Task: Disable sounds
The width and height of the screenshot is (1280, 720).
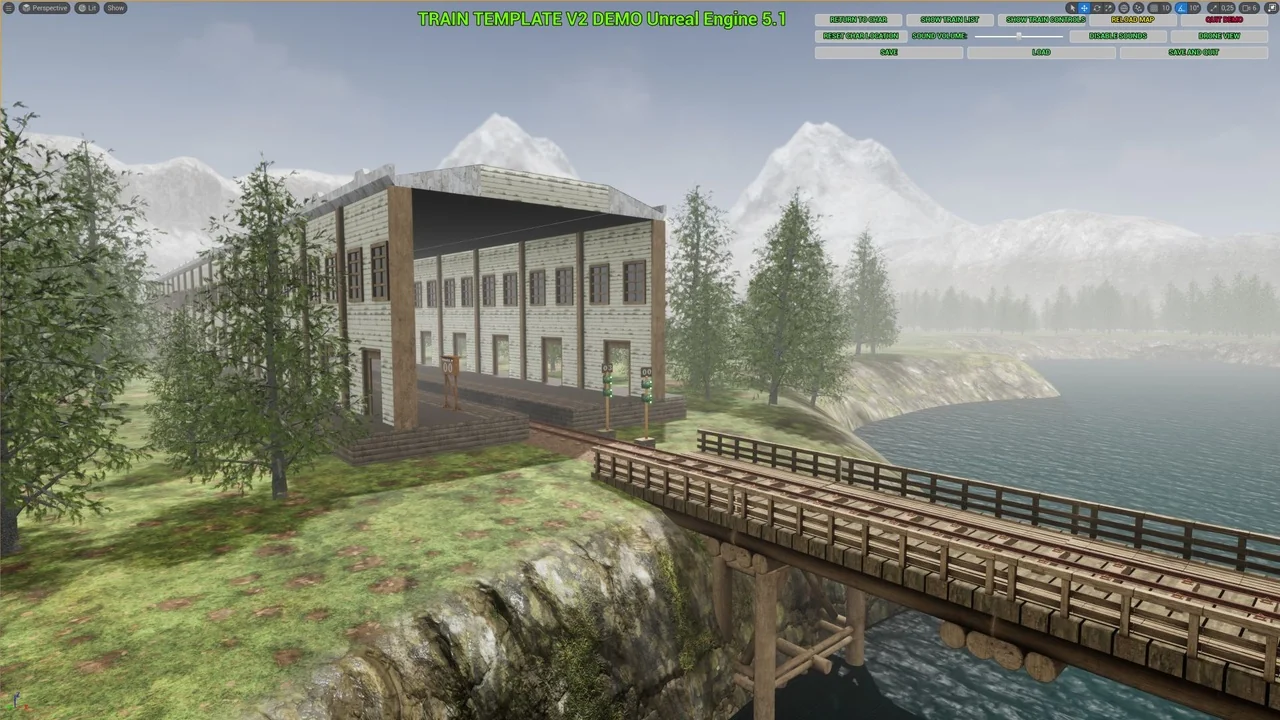Action: [x=1117, y=36]
